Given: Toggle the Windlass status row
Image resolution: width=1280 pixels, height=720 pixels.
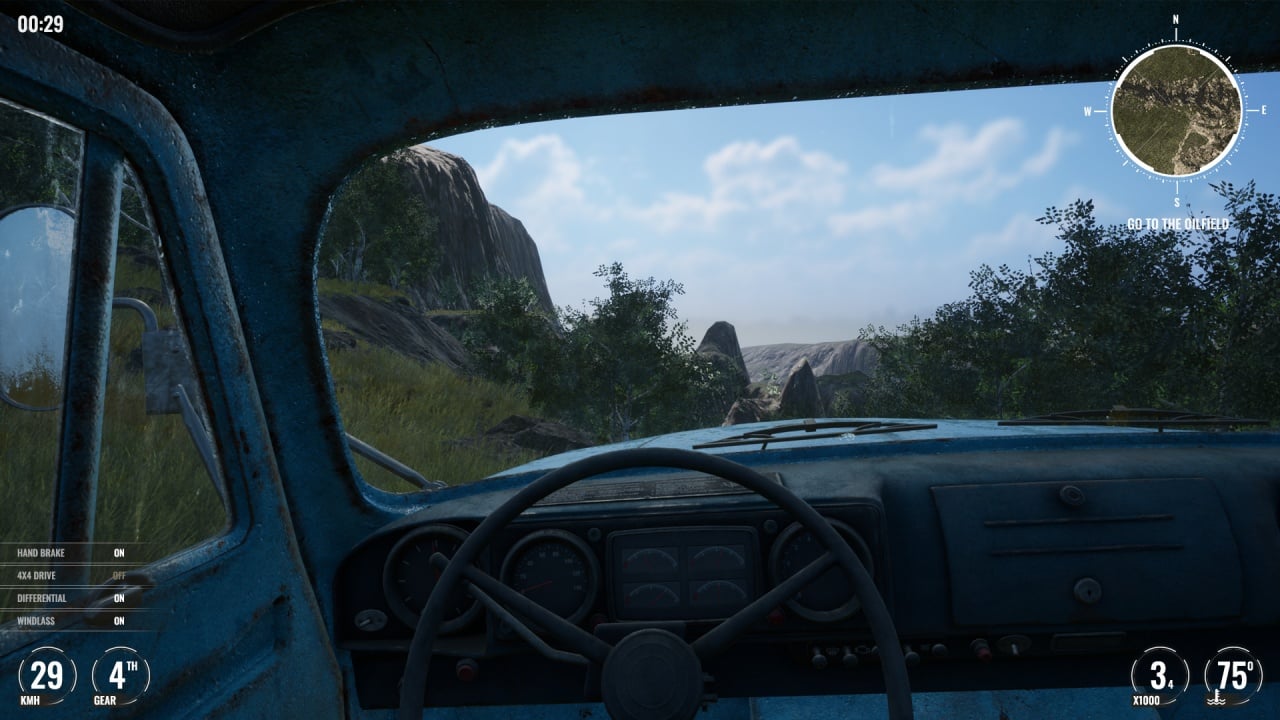Looking at the screenshot, I should coord(71,621).
